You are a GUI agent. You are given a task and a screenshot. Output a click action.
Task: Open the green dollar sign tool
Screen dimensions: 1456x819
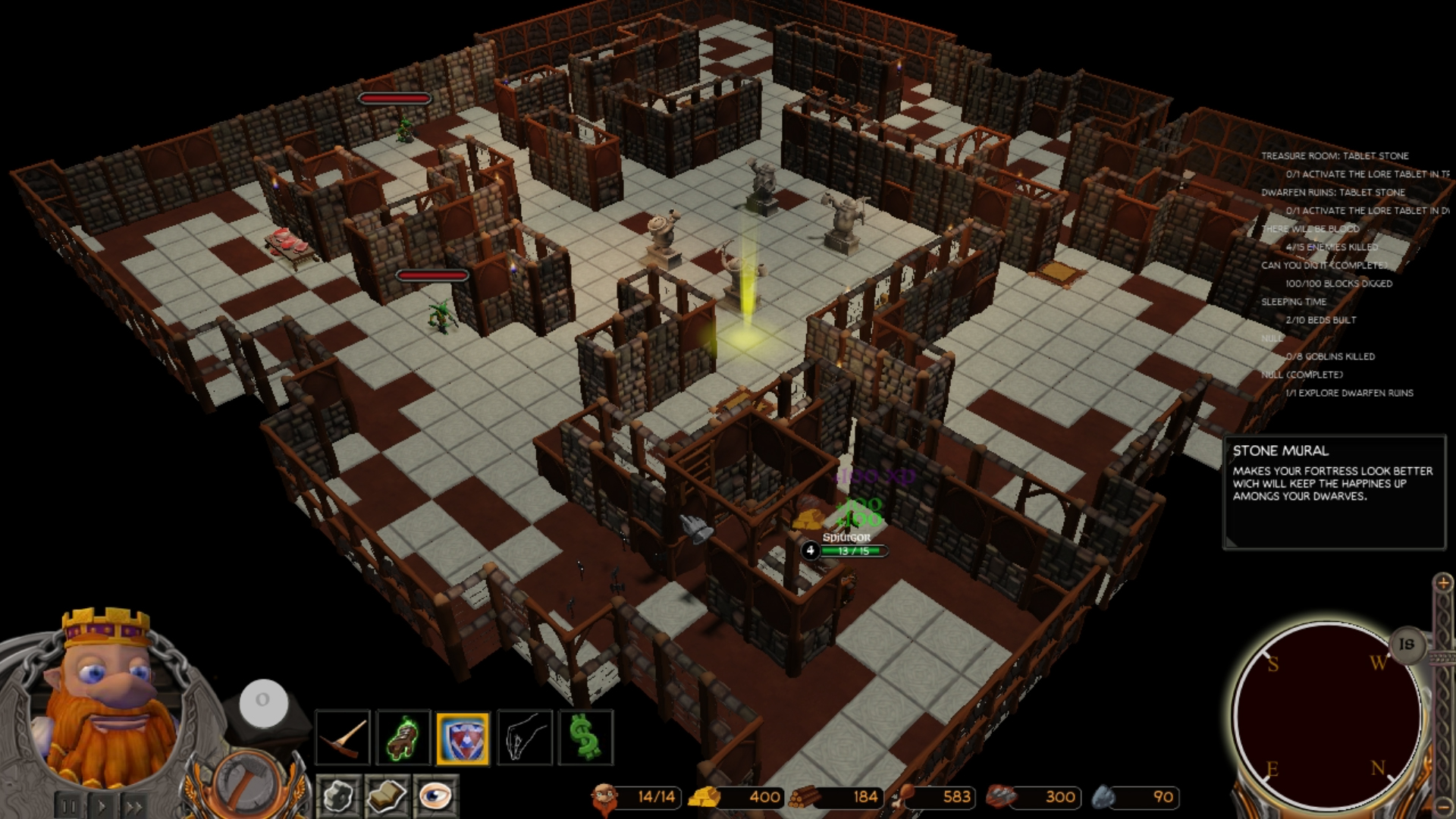[x=585, y=736]
